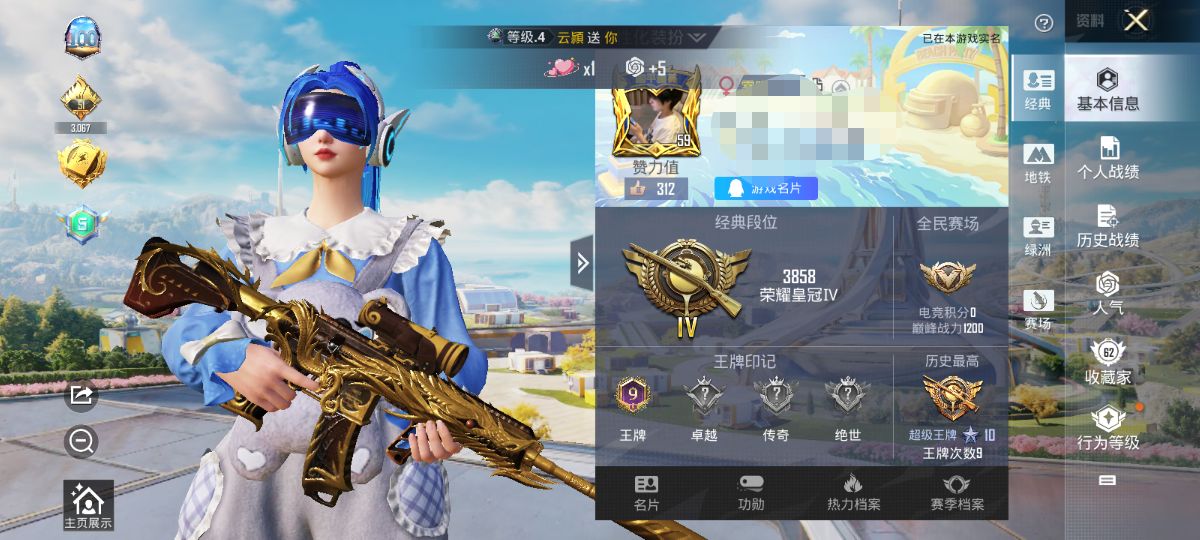Switch to 个人战绩 personal stats tab
This screenshot has height=540, width=1200.
1108,158
